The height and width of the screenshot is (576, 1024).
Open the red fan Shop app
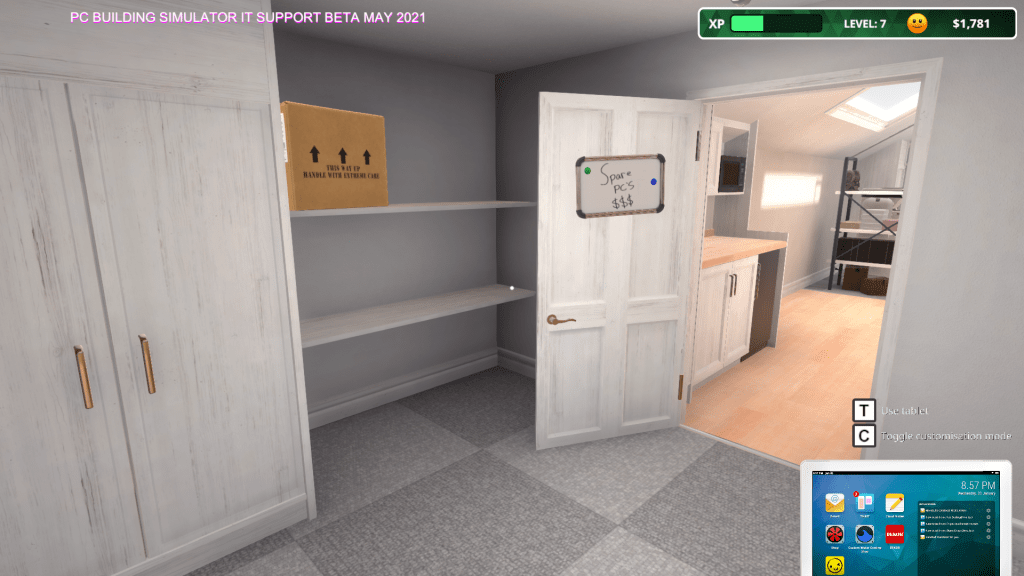click(835, 534)
